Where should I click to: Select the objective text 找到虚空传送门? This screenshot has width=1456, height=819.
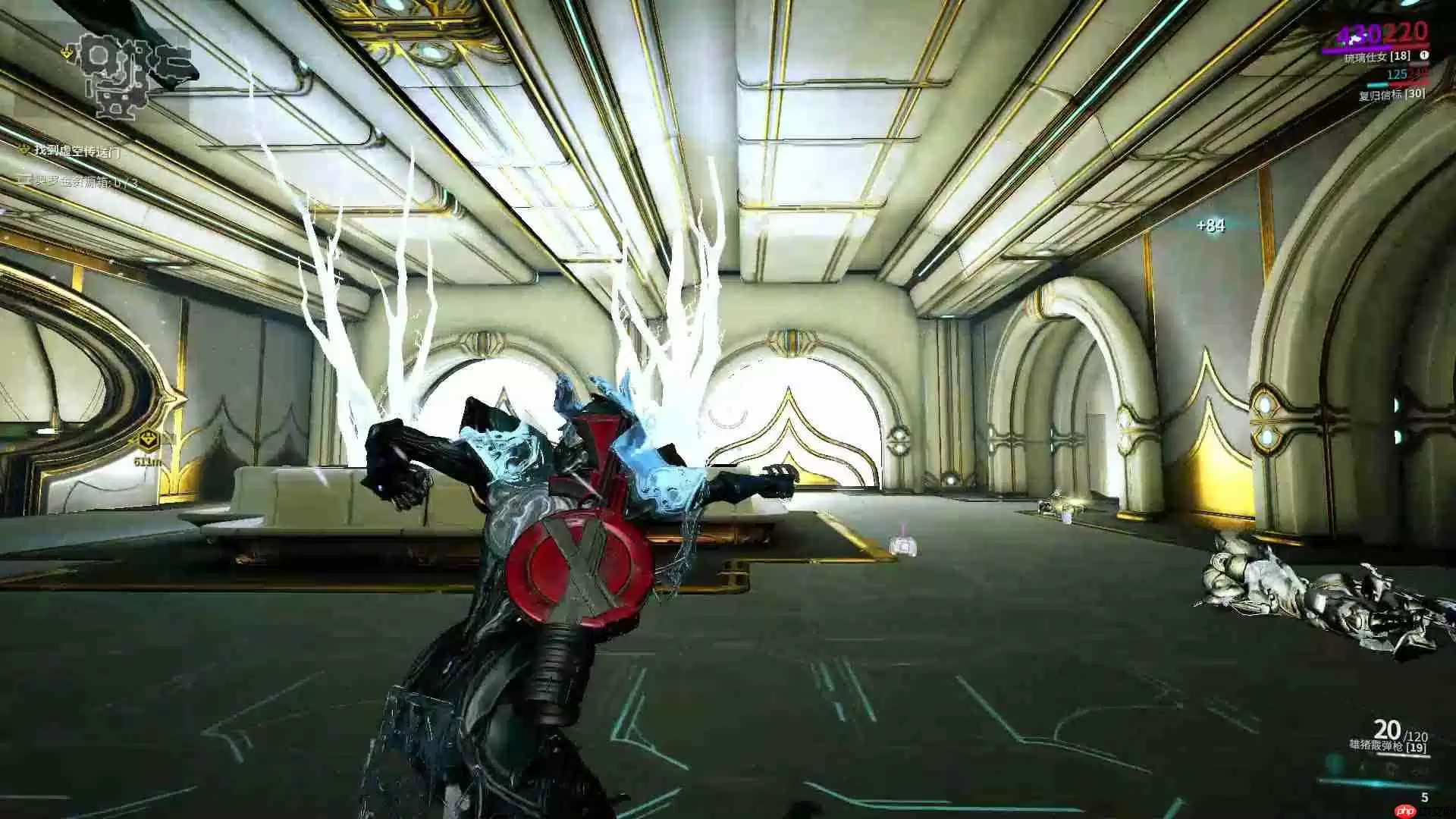[x=77, y=151]
